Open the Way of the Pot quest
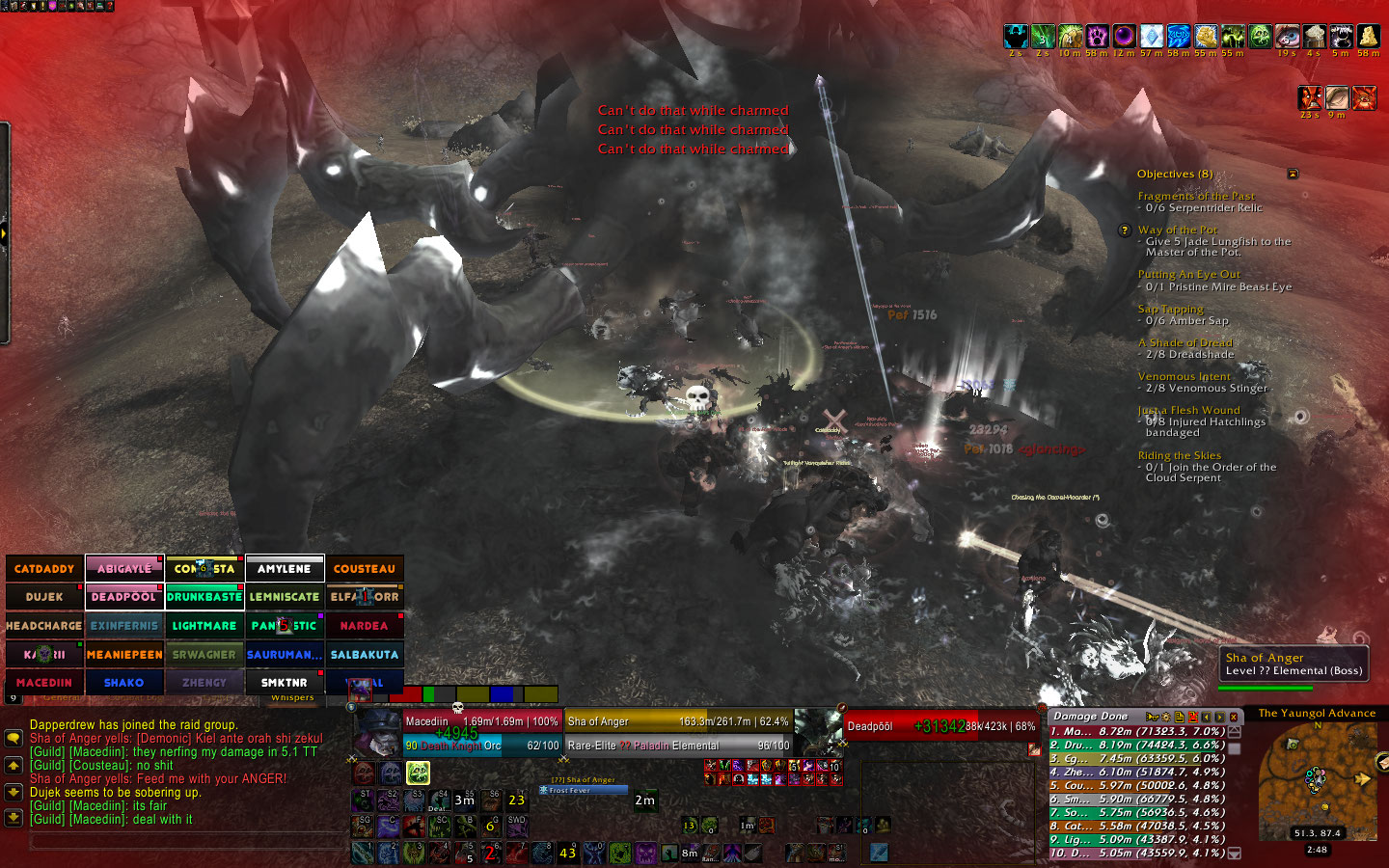The height and width of the screenshot is (868, 1389). coord(1178,230)
